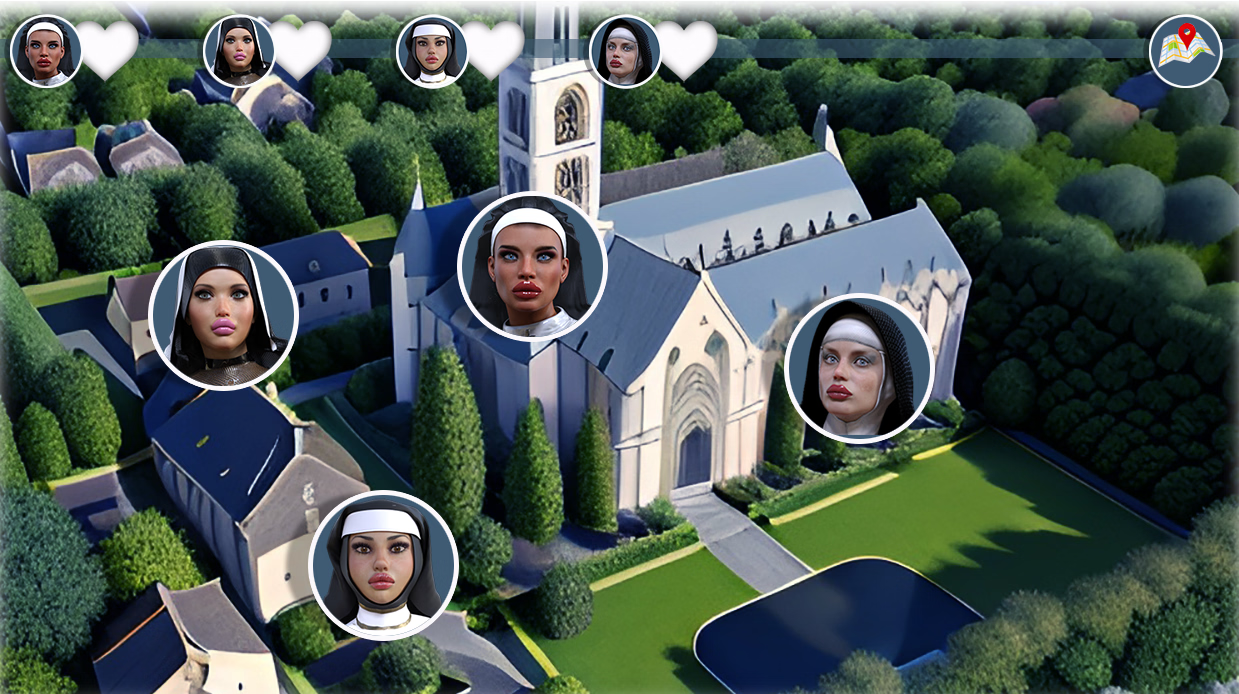Select the small HUD portrait of the tan nun
The image size is (1239, 694).
point(432,51)
